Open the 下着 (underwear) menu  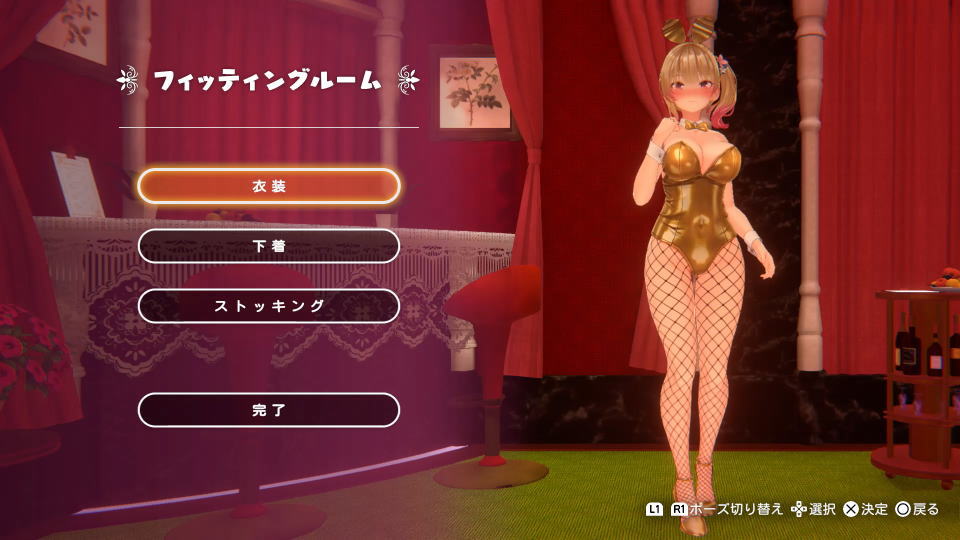point(268,246)
